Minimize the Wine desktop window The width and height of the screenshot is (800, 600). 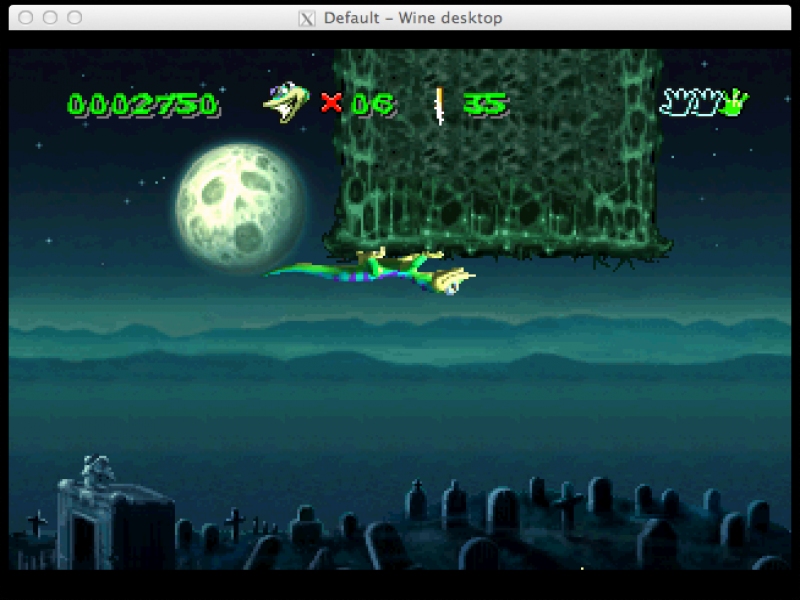[50, 18]
